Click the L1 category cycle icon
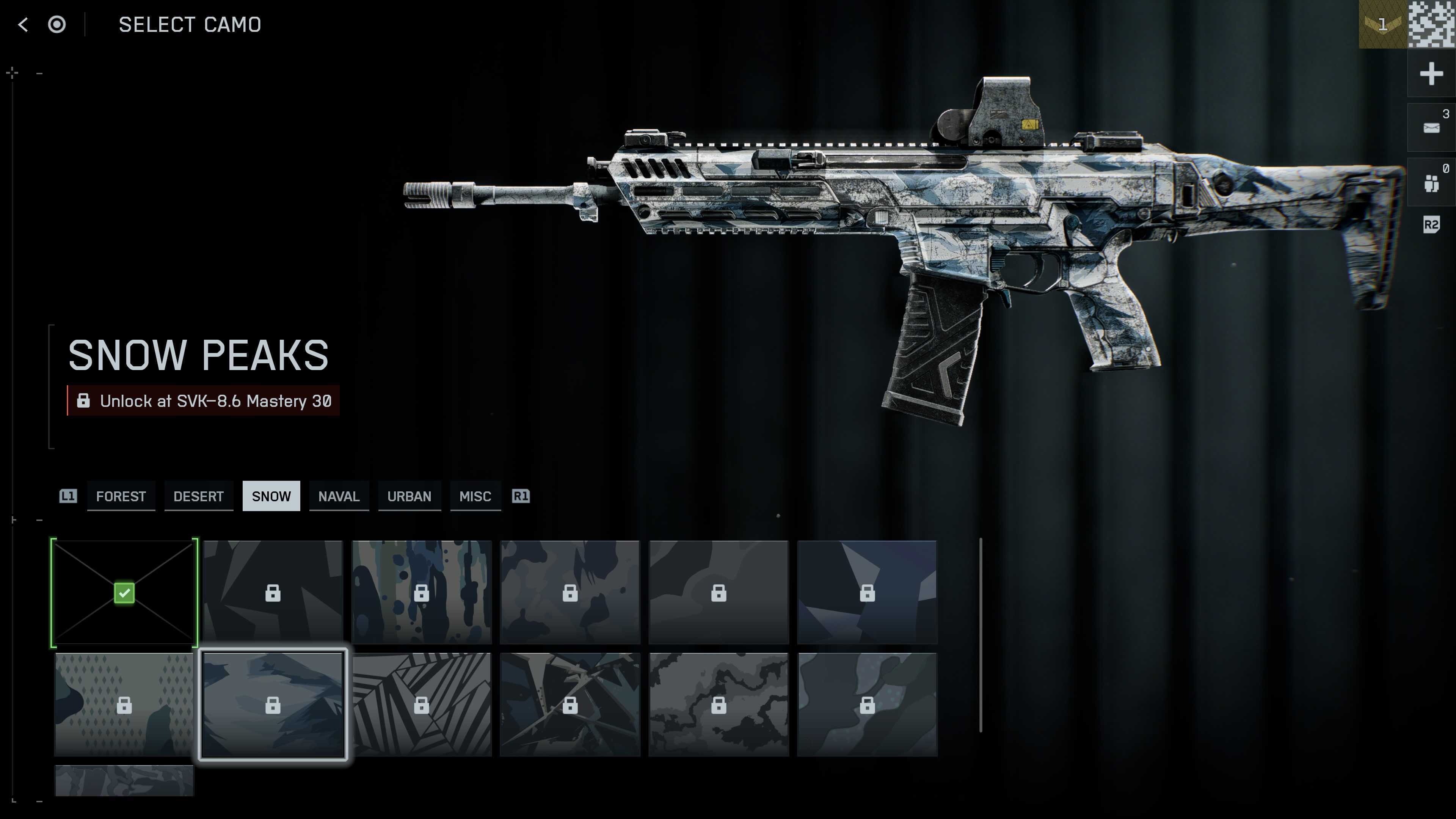 tap(68, 496)
